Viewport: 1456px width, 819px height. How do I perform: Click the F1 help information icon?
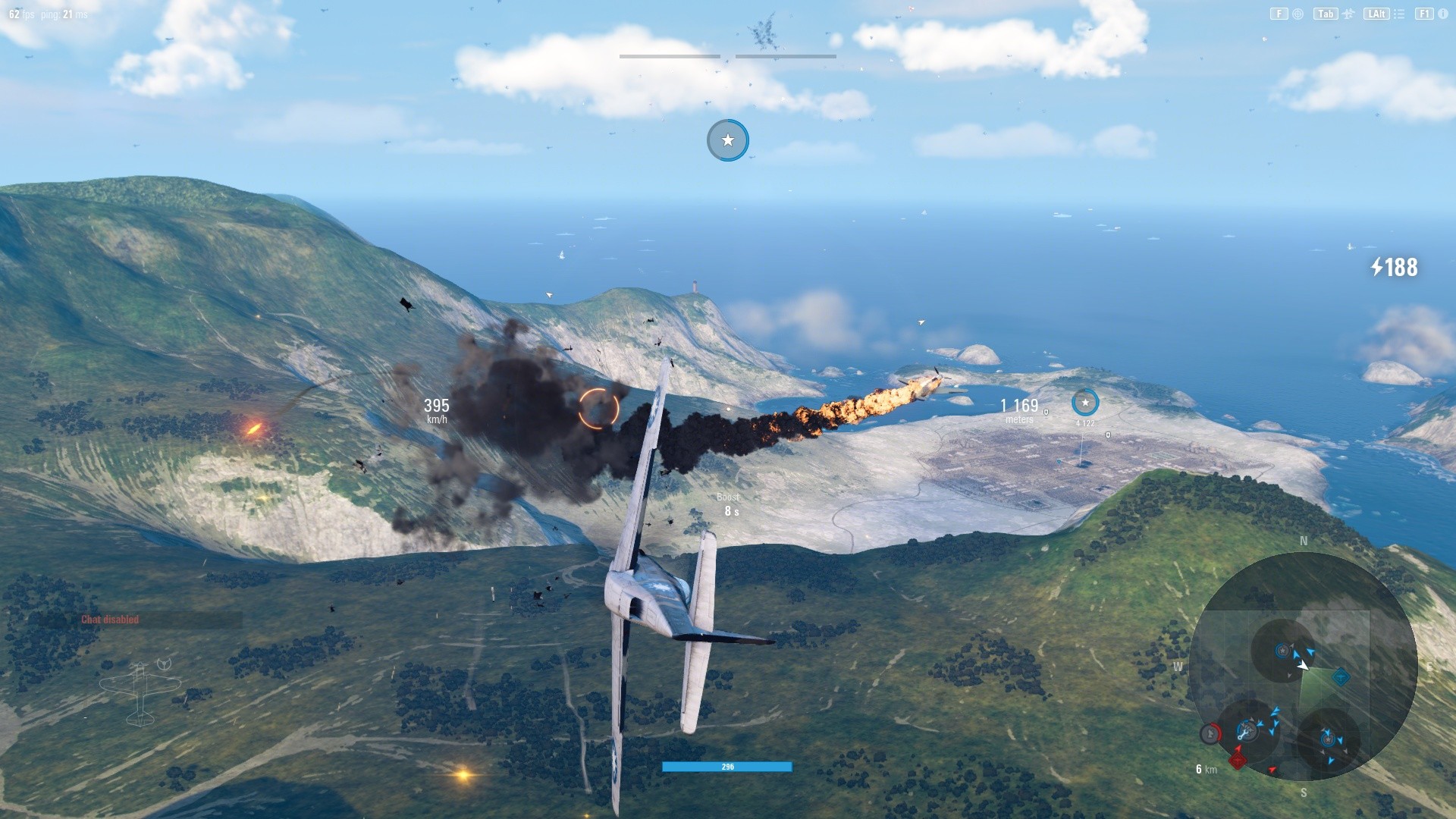click(x=1442, y=13)
